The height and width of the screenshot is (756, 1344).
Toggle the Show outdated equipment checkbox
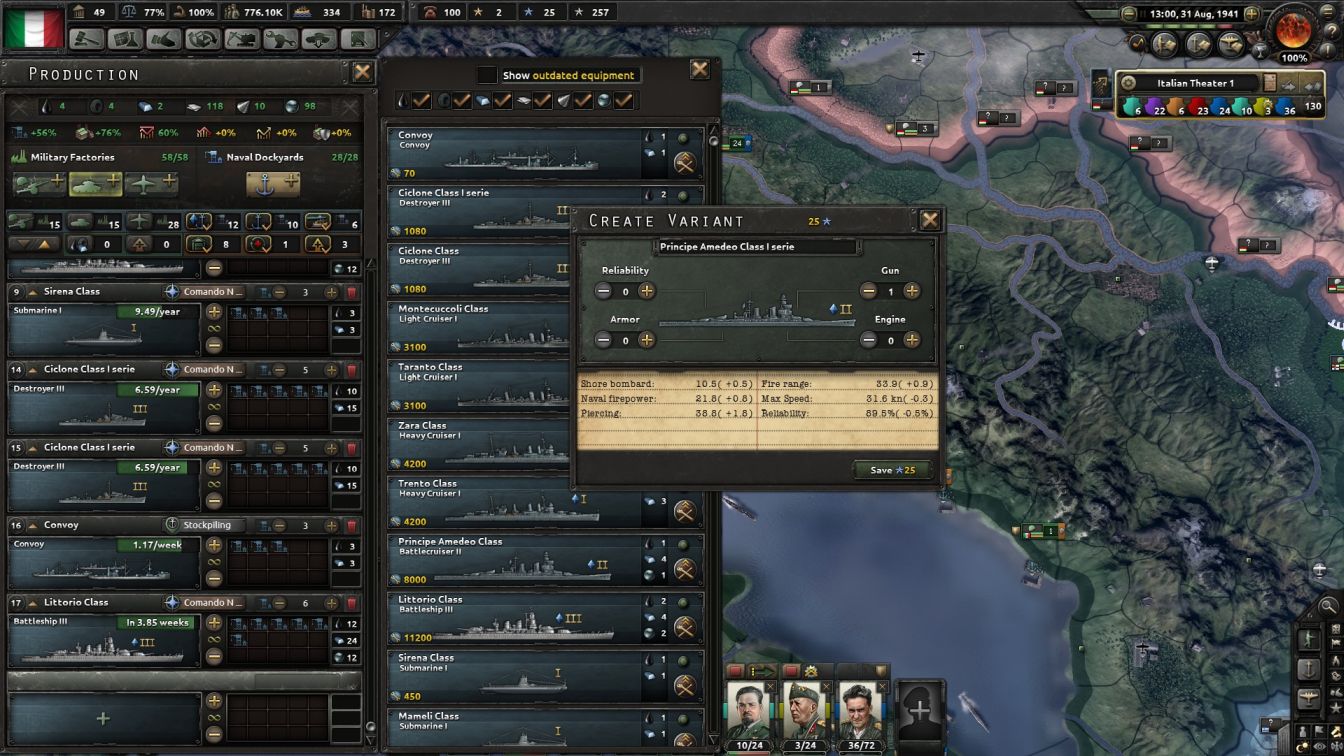(x=488, y=74)
